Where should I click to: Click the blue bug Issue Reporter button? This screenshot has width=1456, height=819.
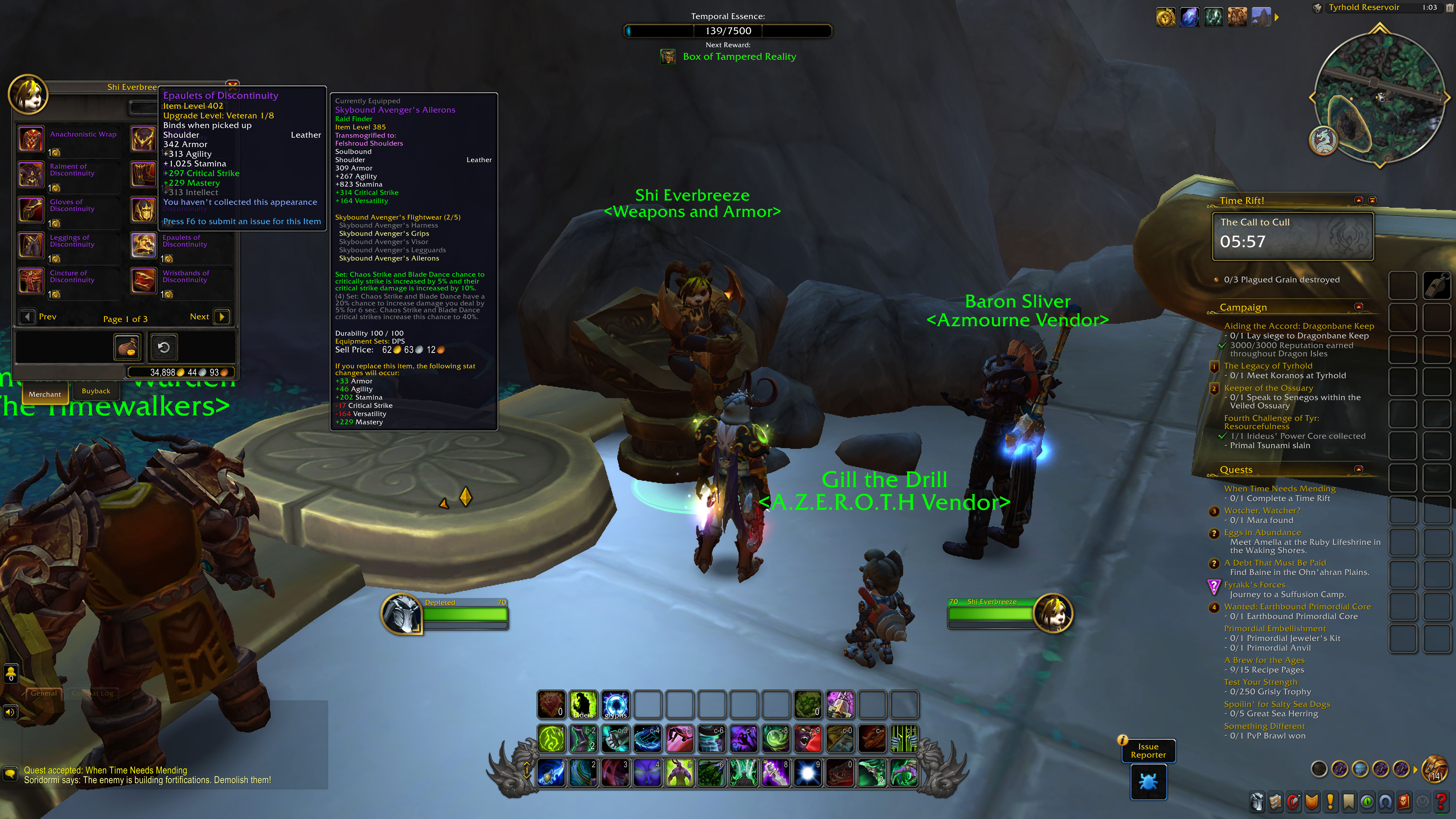(x=1148, y=782)
